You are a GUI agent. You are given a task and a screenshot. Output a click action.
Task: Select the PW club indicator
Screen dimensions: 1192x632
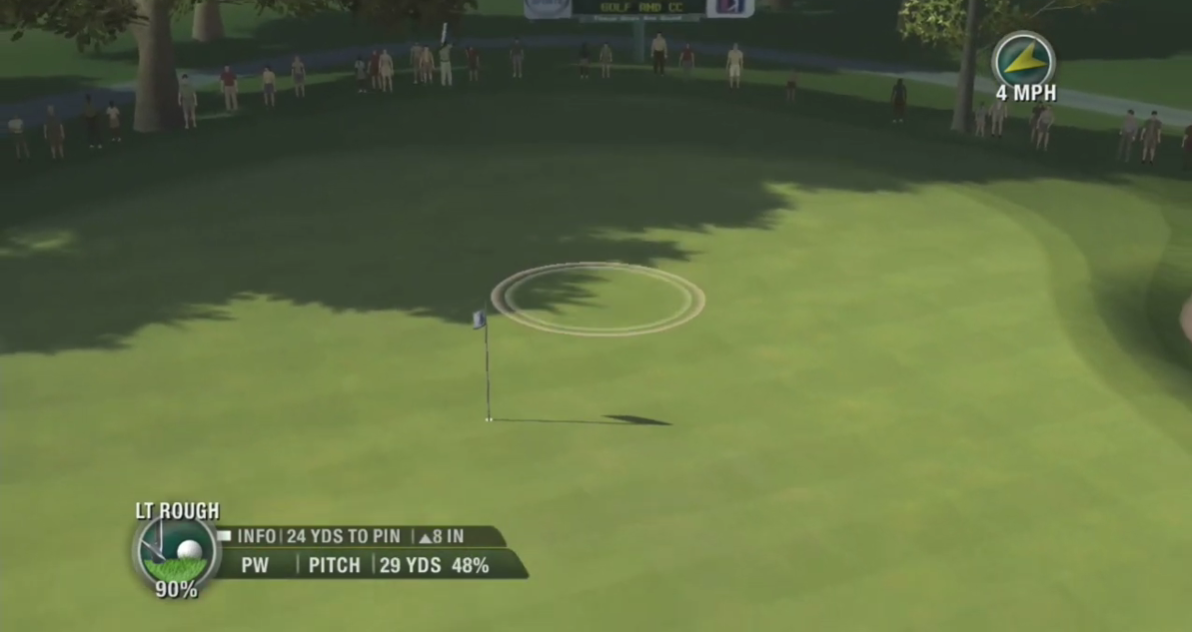click(x=255, y=565)
